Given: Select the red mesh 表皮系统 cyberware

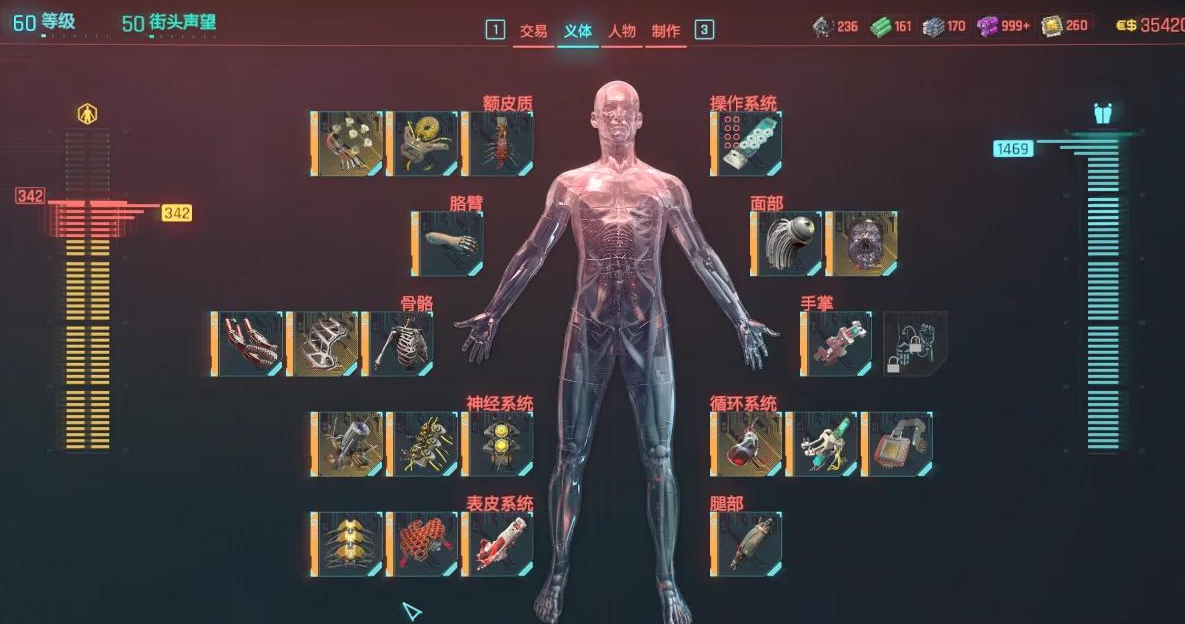Looking at the screenshot, I should (423, 544).
